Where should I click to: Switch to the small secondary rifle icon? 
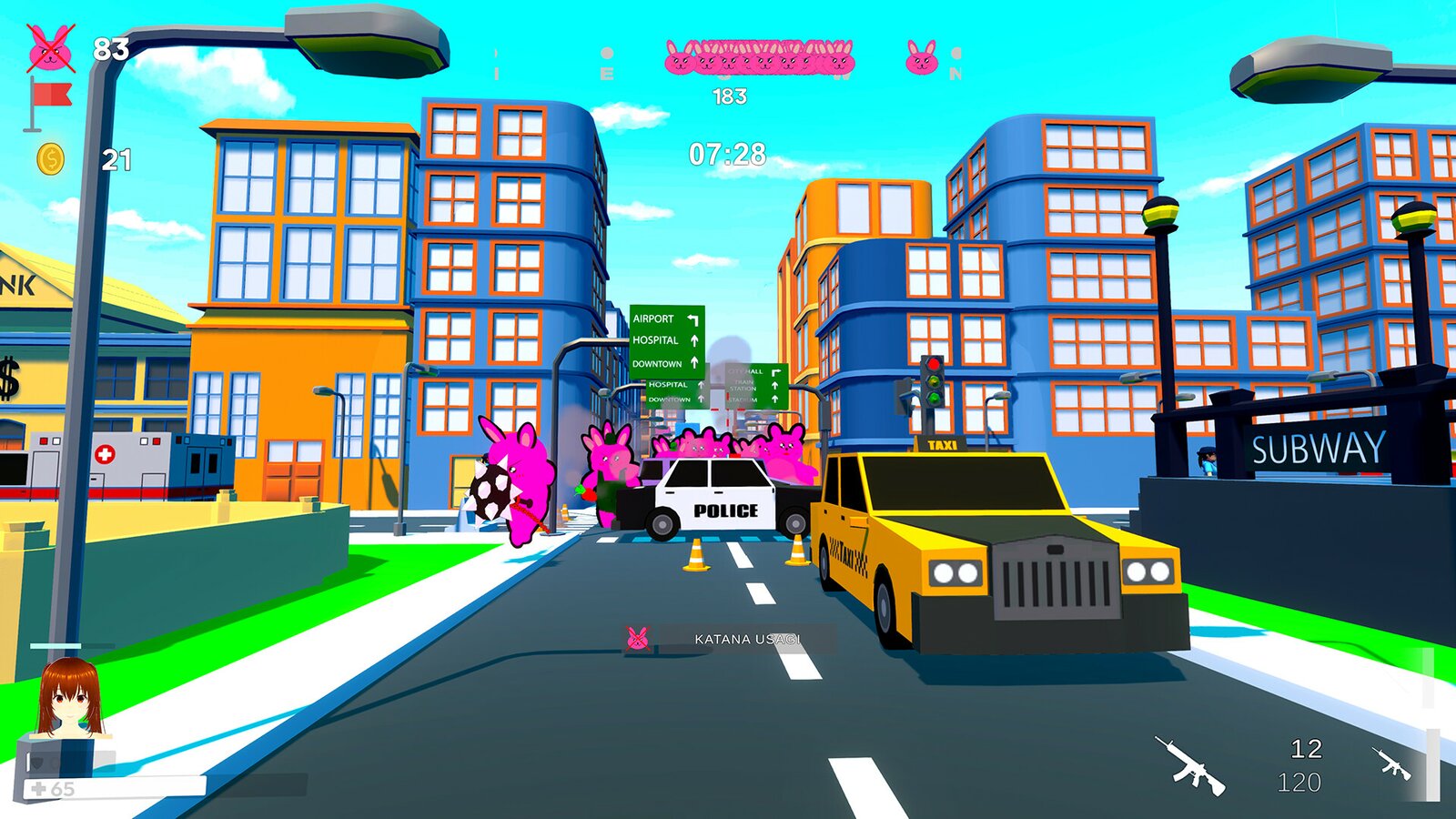click(1391, 764)
